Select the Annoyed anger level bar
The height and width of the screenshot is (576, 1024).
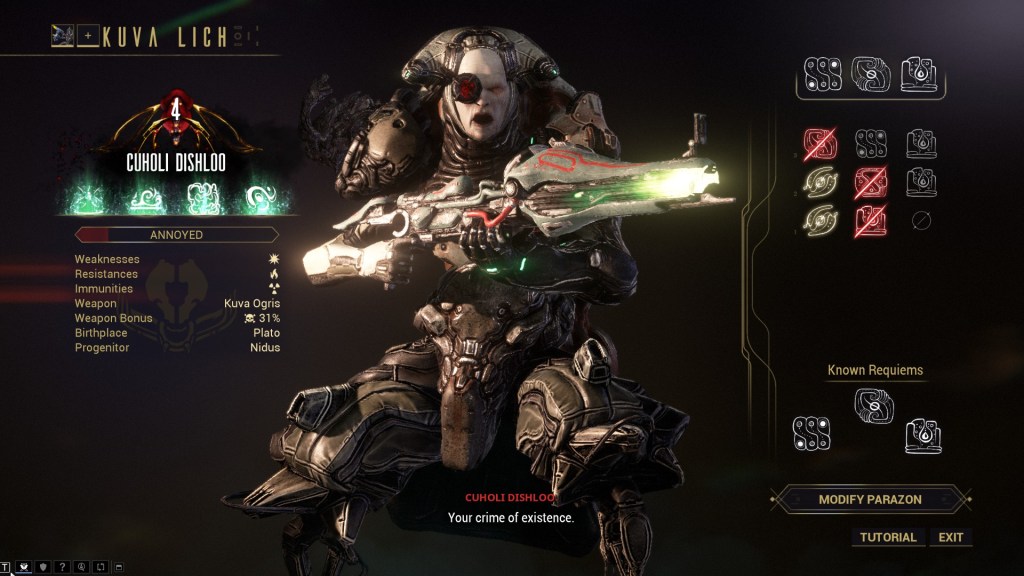click(176, 235)
